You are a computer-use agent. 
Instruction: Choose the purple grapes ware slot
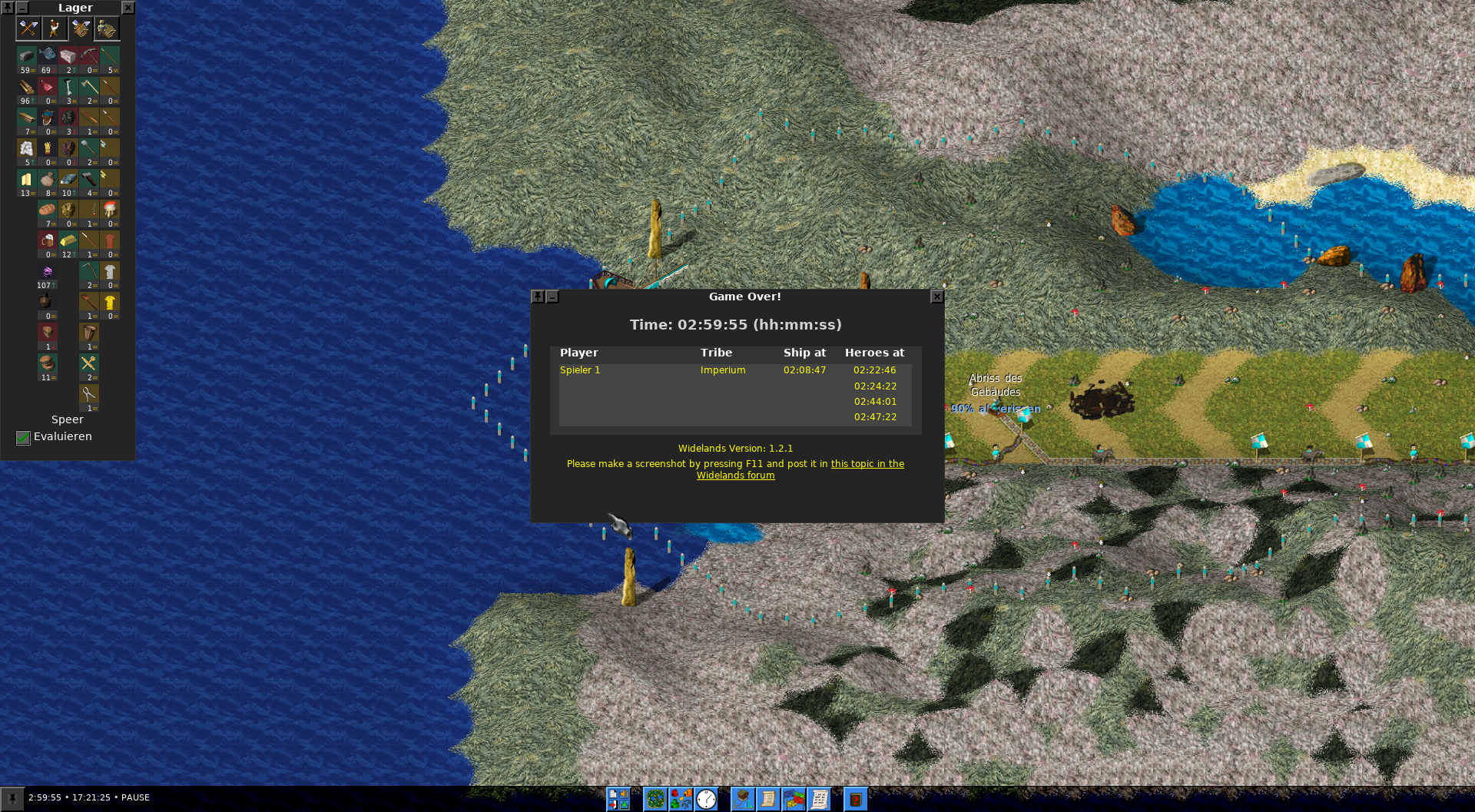[48, 272]
